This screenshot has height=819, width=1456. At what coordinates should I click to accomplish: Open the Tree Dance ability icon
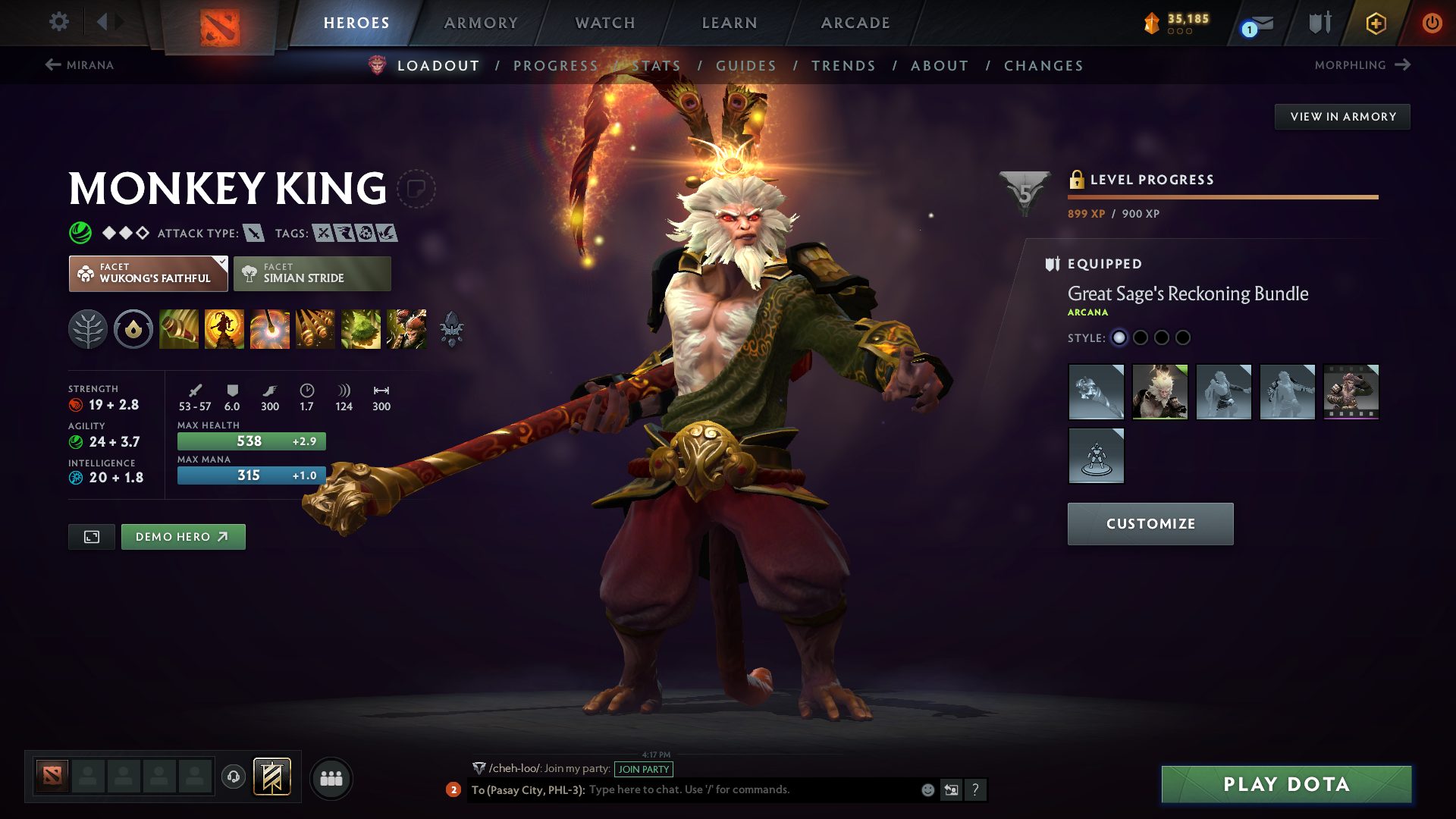click(224, 329)
